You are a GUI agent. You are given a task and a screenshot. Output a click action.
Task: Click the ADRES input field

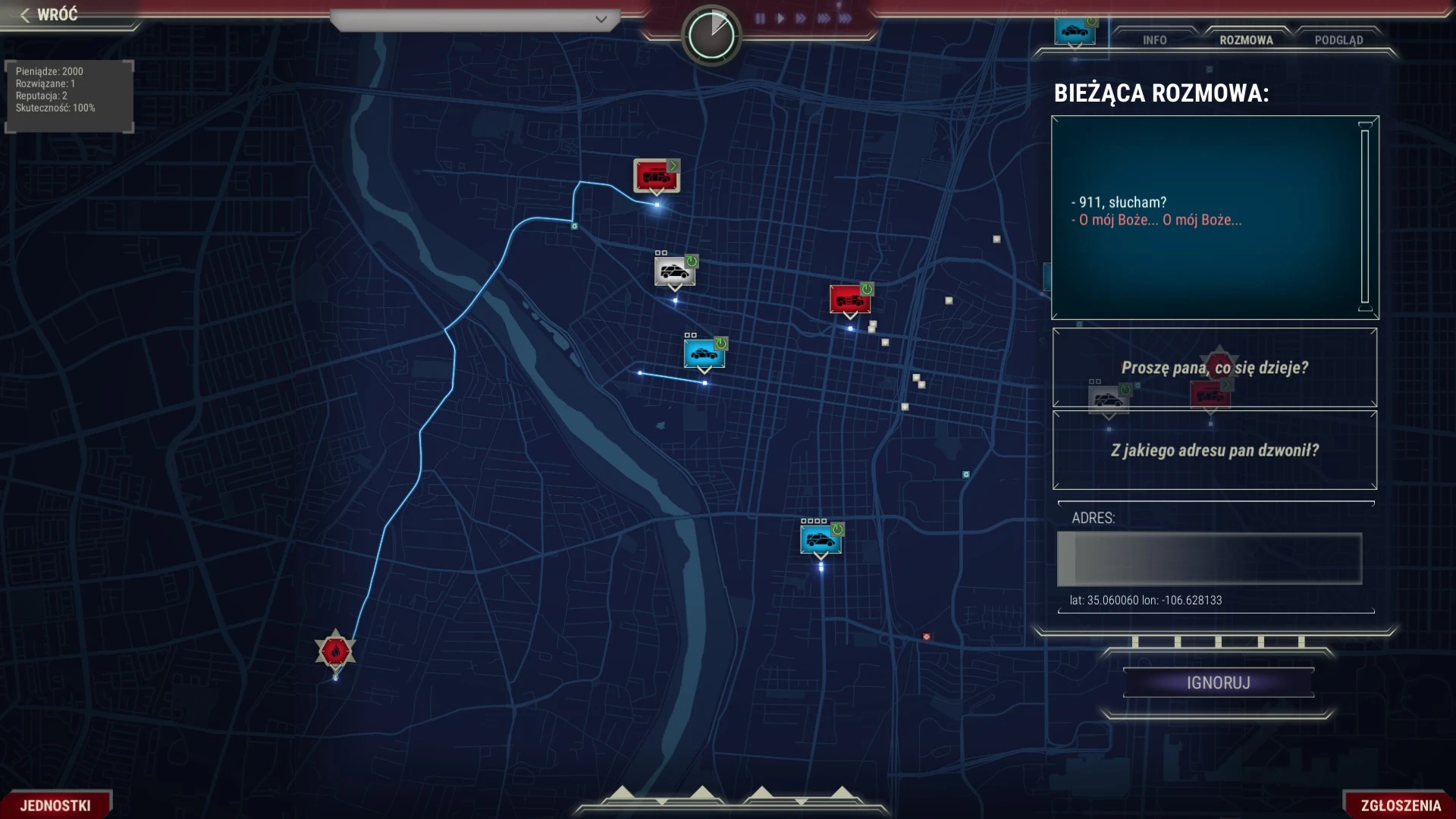(1210, 559)
